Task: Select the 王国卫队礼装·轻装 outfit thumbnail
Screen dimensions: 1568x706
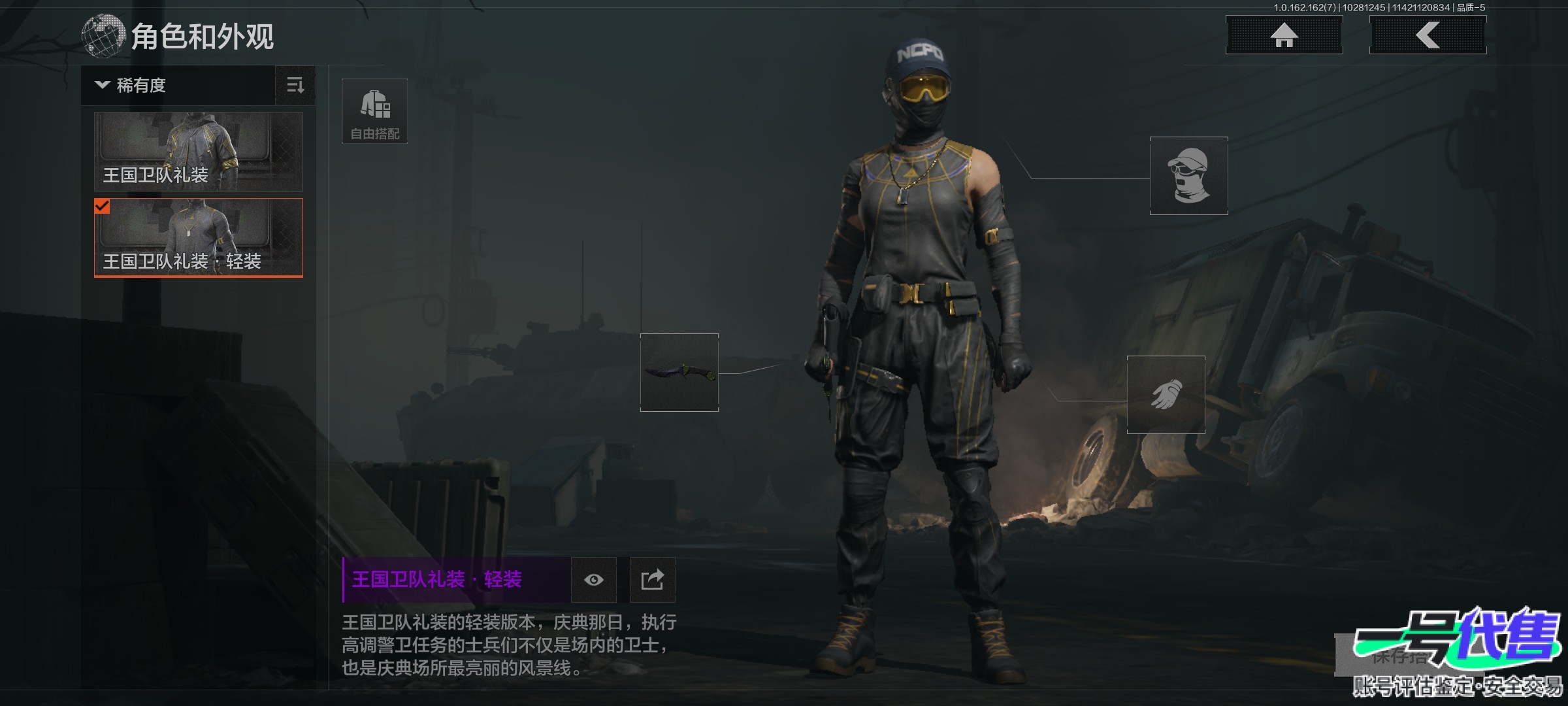Action: pos(199,238)
